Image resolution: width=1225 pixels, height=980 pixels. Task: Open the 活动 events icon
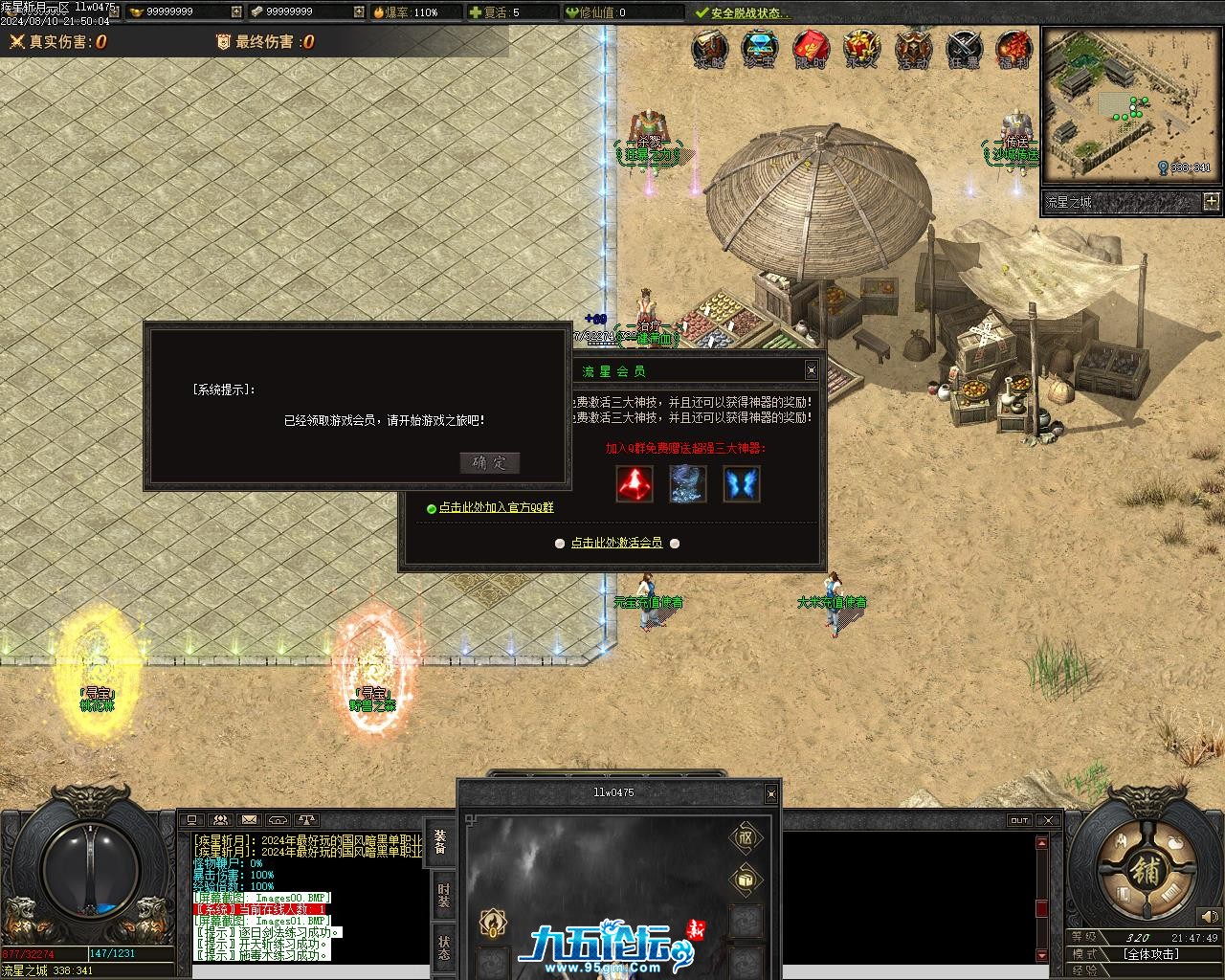coord(913,50)
